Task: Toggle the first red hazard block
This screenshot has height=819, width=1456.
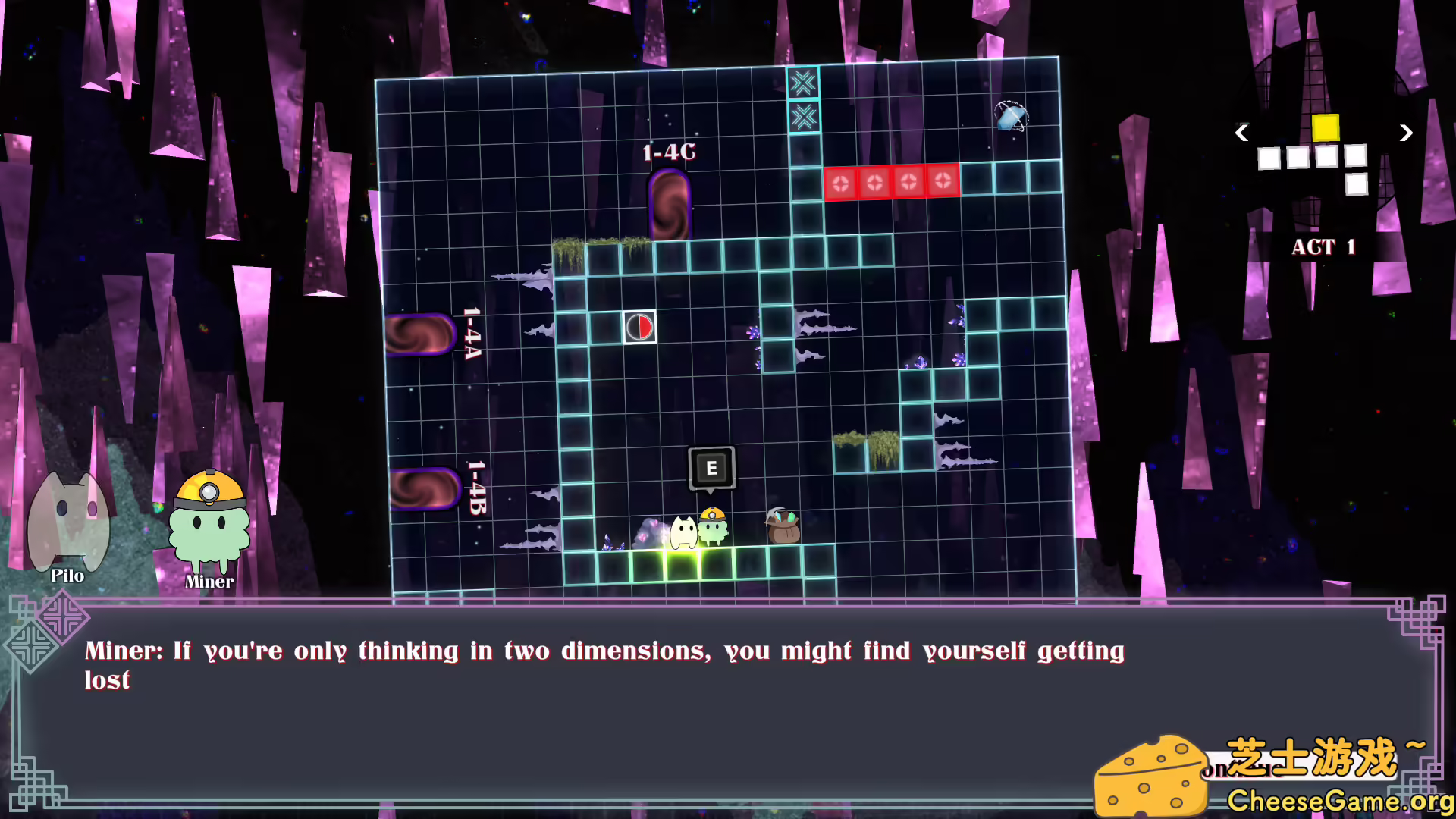Action: pyautogui.click(x=842, y=182)
